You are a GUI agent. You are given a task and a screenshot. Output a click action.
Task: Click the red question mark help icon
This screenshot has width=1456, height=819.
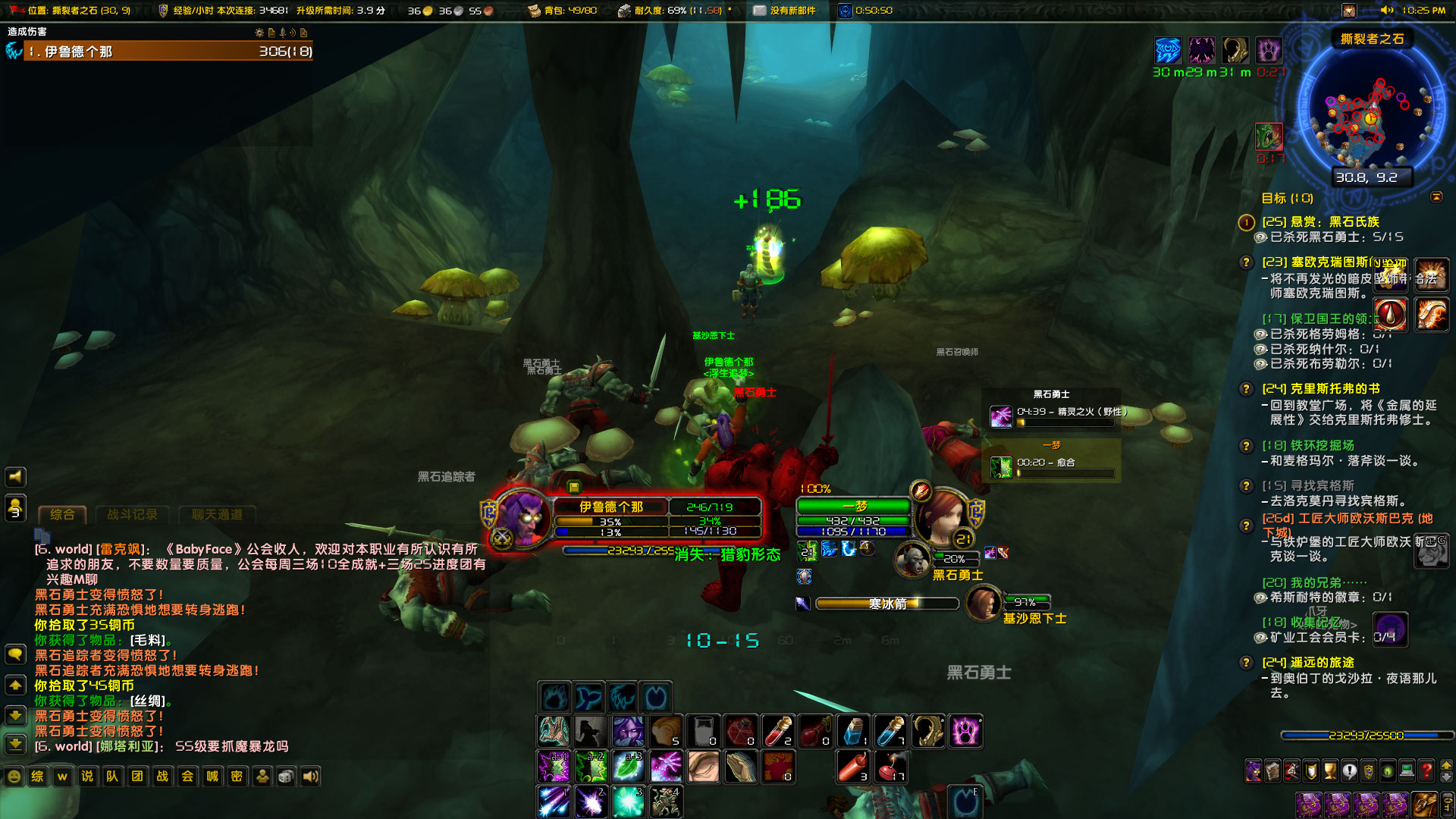1425,770
